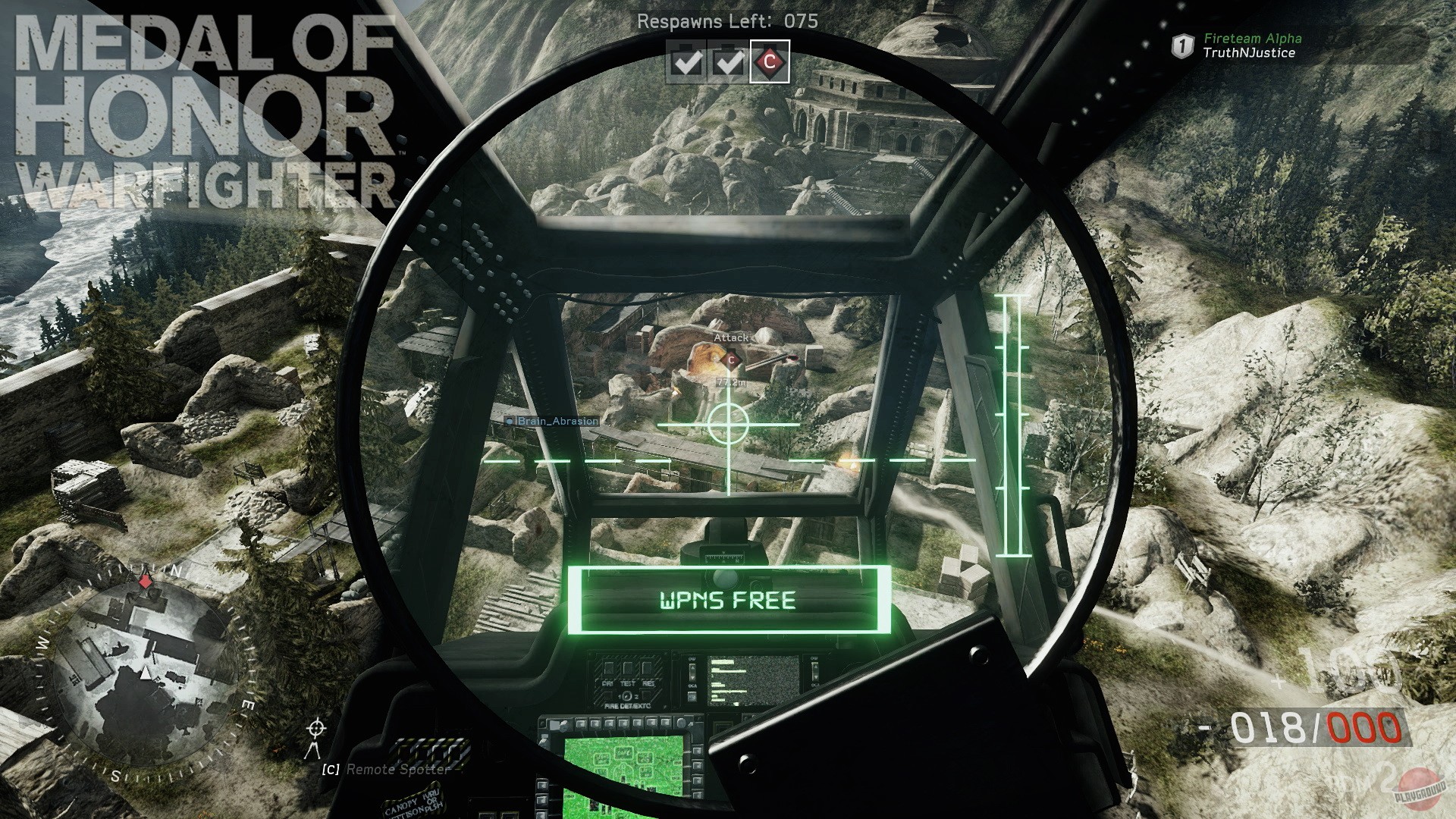Click the Brain_Abrasion teammate nametag
Screen dimensions: 1456x819
(554, 422)
